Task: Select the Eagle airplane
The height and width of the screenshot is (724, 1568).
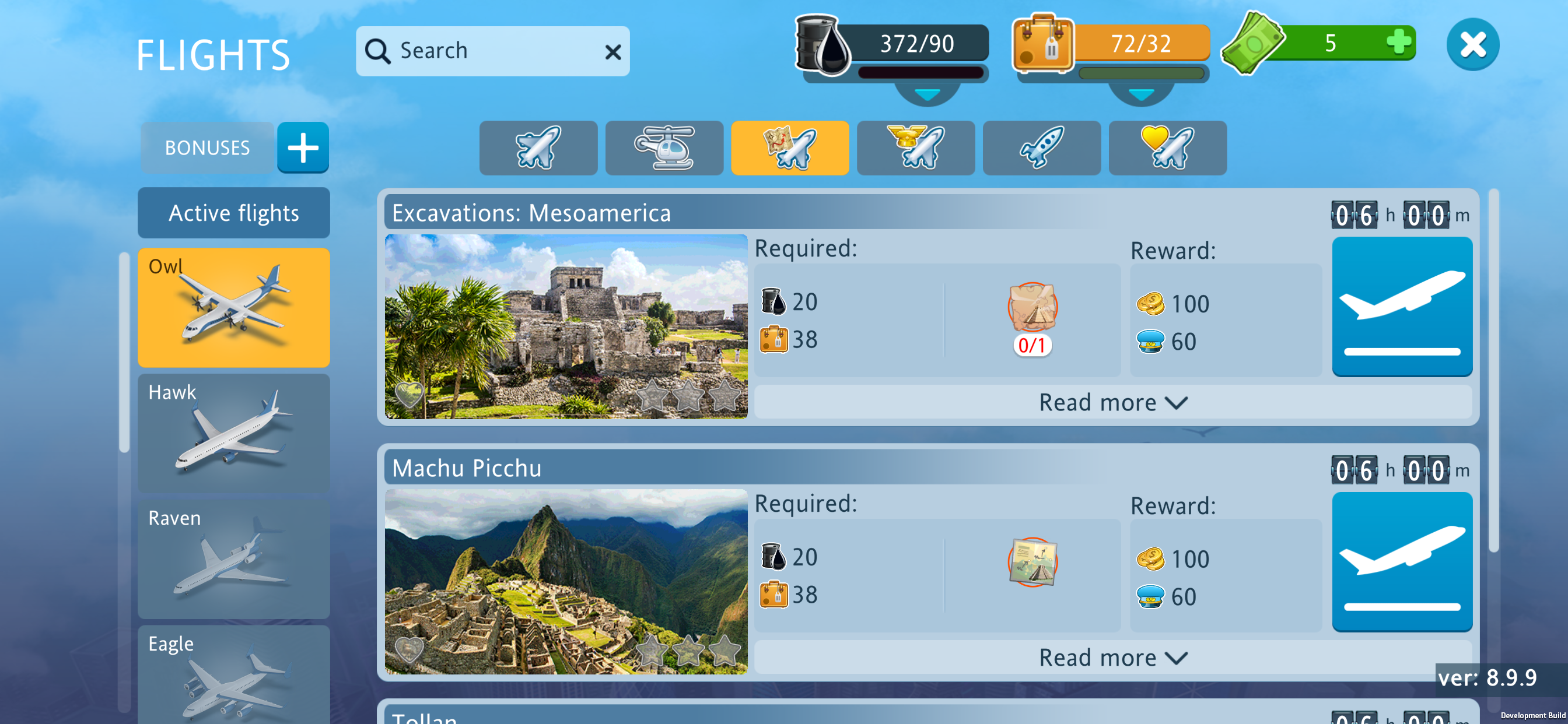Action: (234, 676)
